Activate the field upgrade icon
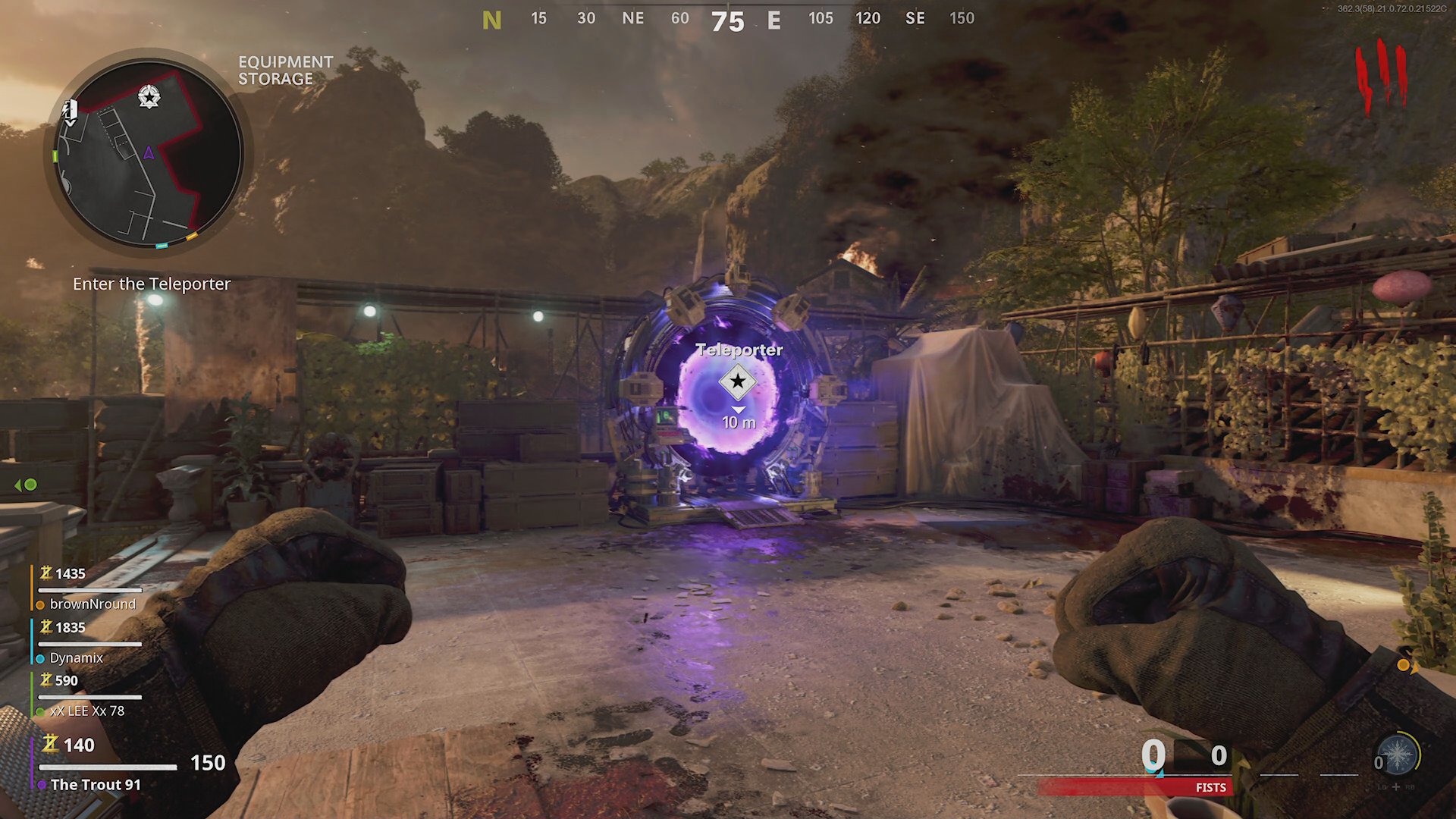The height and width of the screenshot is (819, 1456). pyautogui.click(x=1397, y=756)
